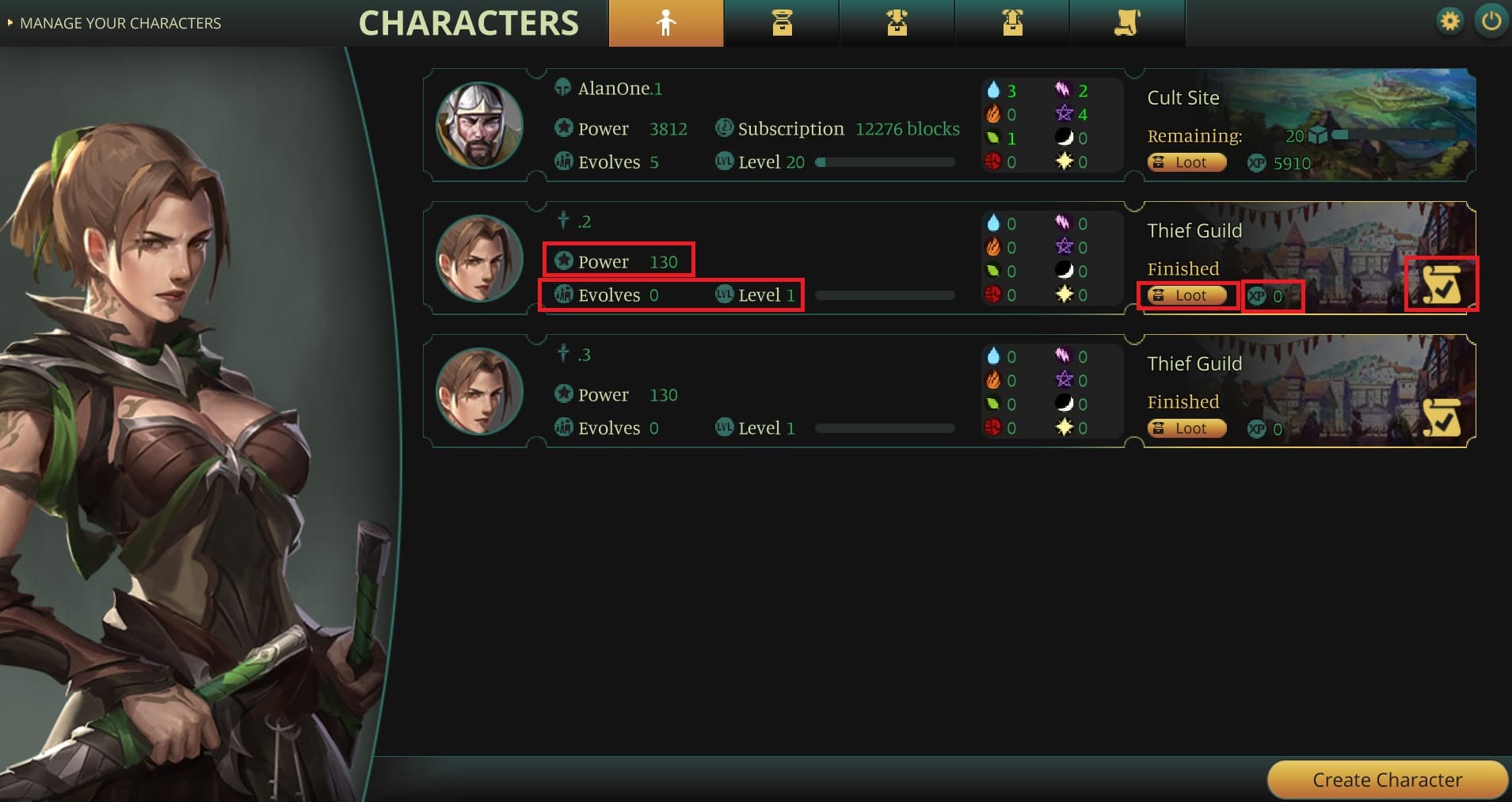
Task: Pick character .3's portrait
Action: click(x=479, y=392)
